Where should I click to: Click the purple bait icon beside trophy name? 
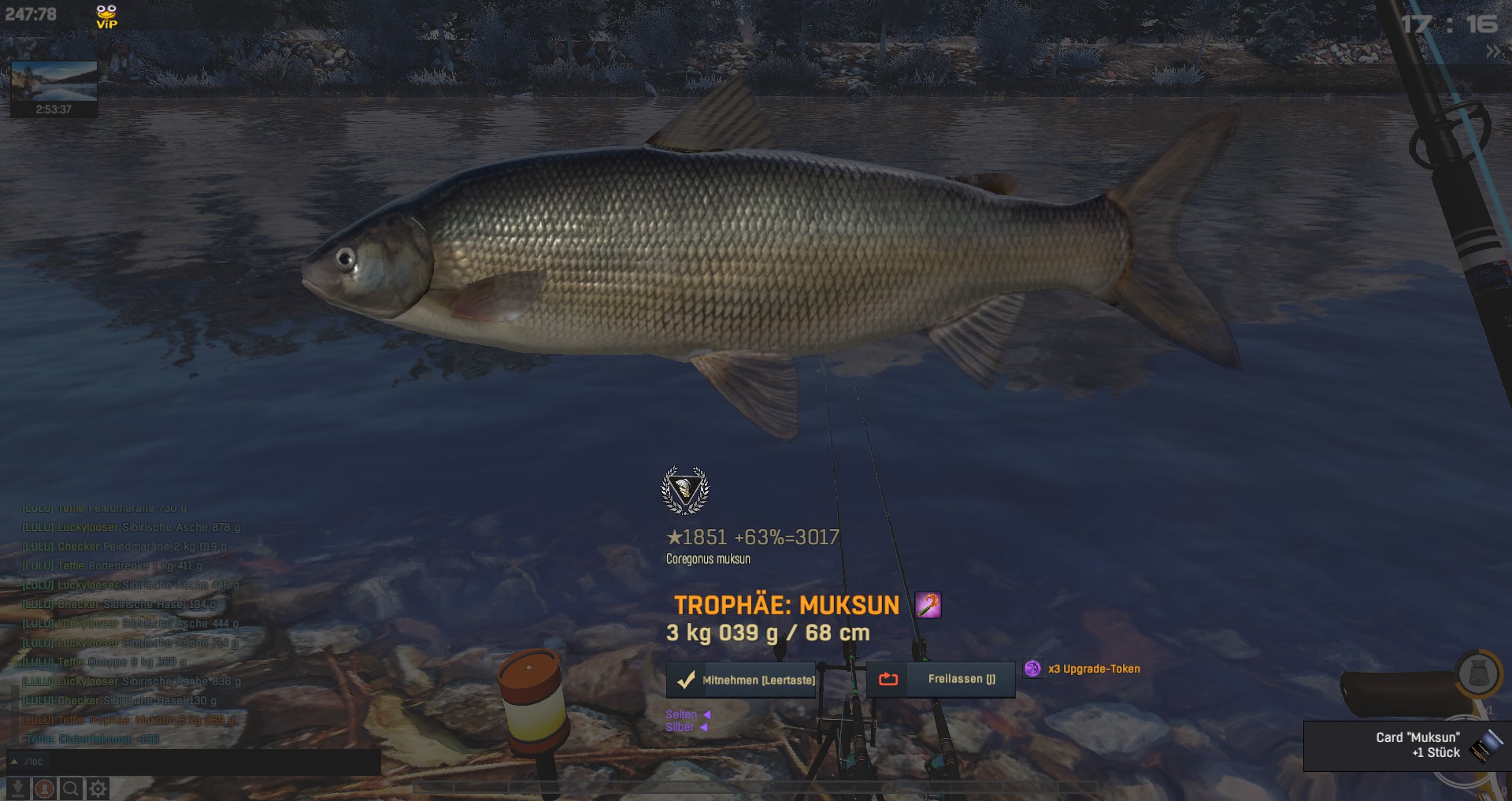pyautogui.click(x=928, y=605)
